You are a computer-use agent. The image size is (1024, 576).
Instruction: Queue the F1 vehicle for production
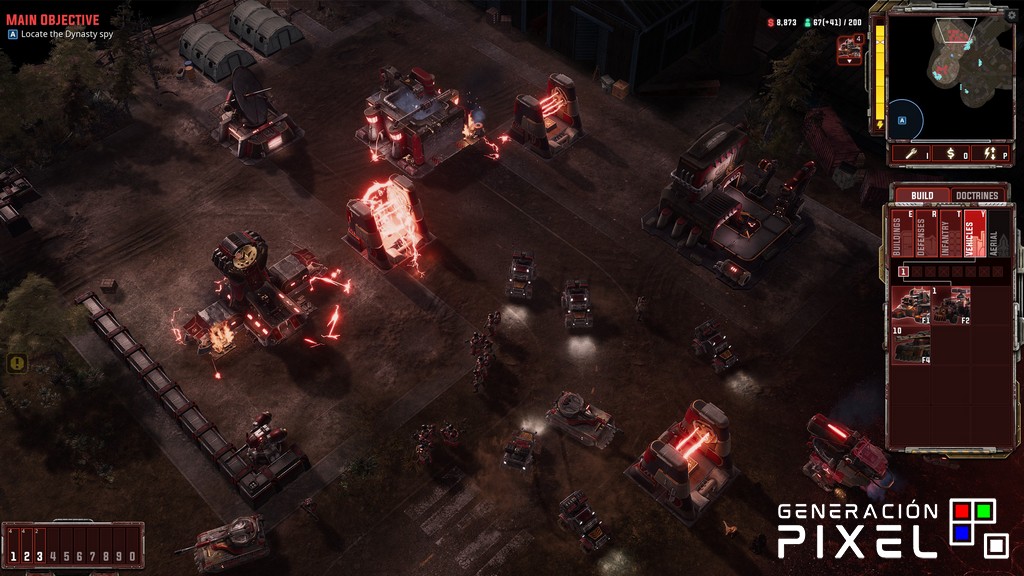click(x=911, y=306)
